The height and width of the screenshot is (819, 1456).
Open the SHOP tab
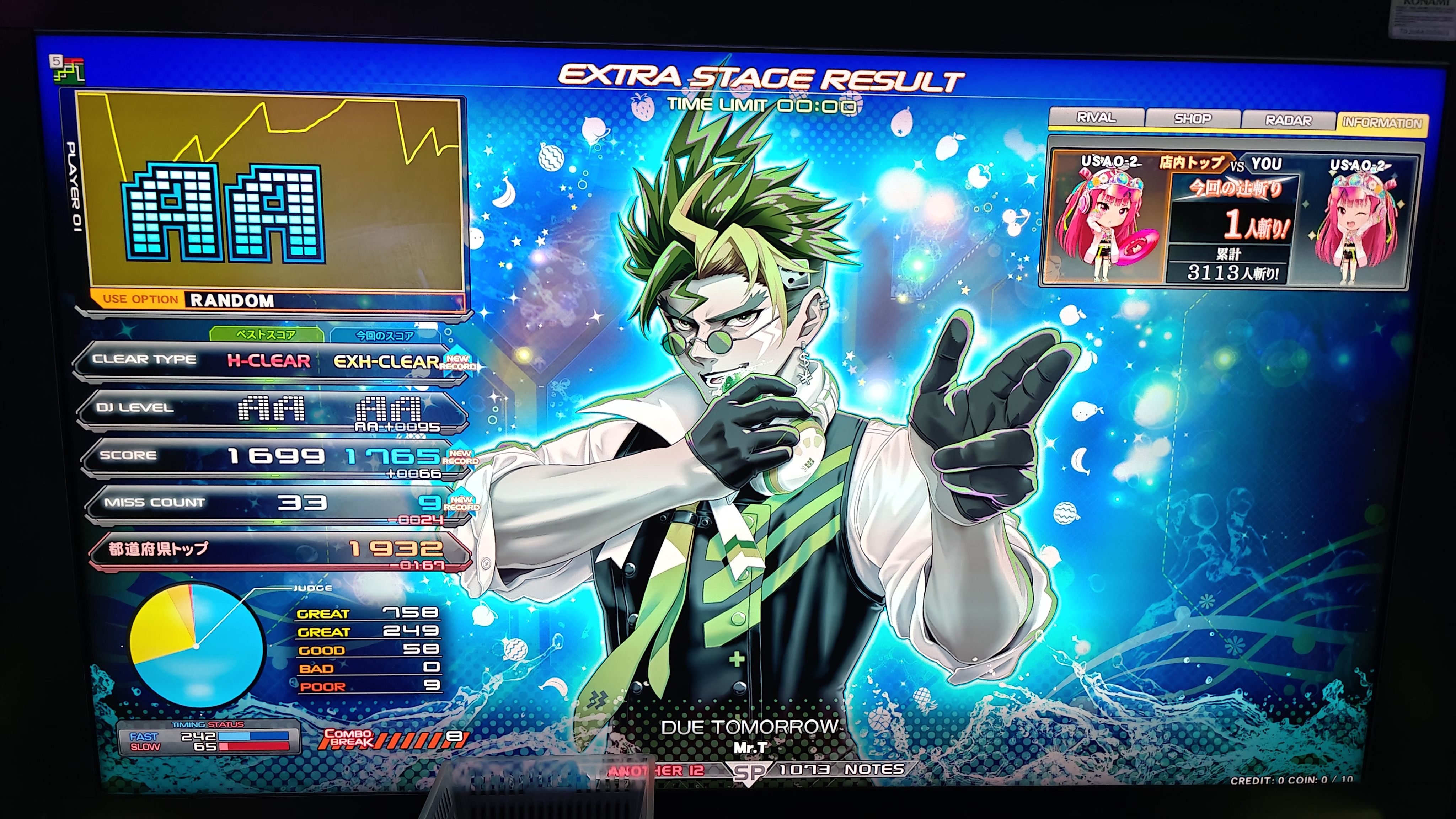1193,119
